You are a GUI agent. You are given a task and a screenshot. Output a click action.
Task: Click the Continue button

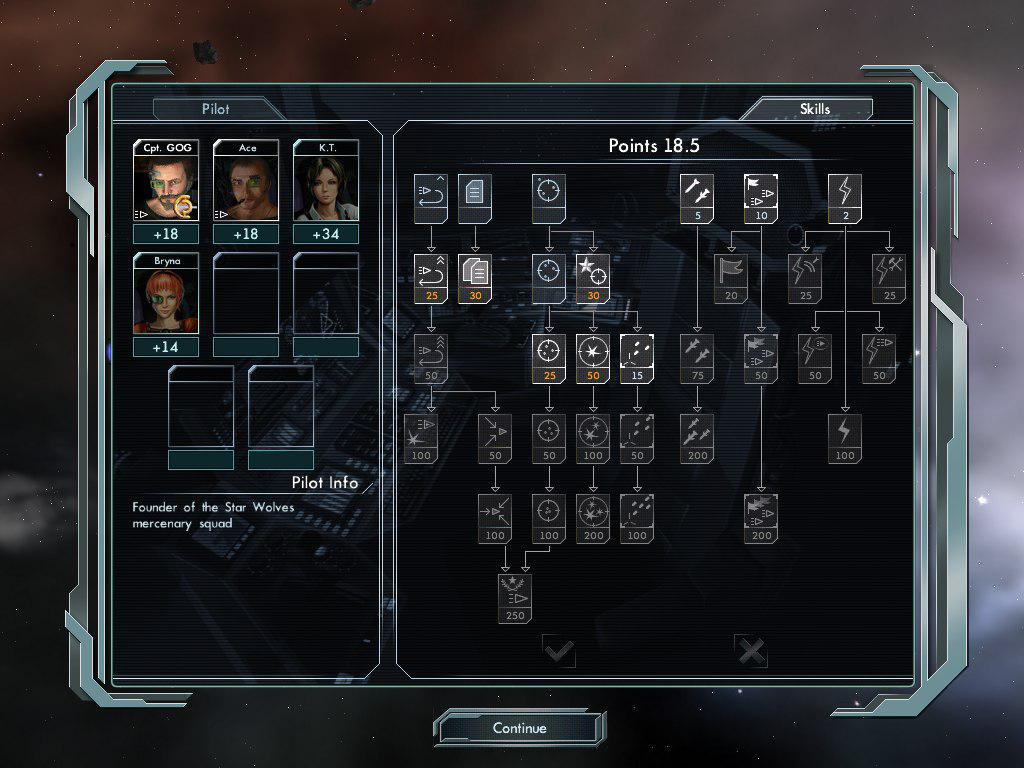520,728
